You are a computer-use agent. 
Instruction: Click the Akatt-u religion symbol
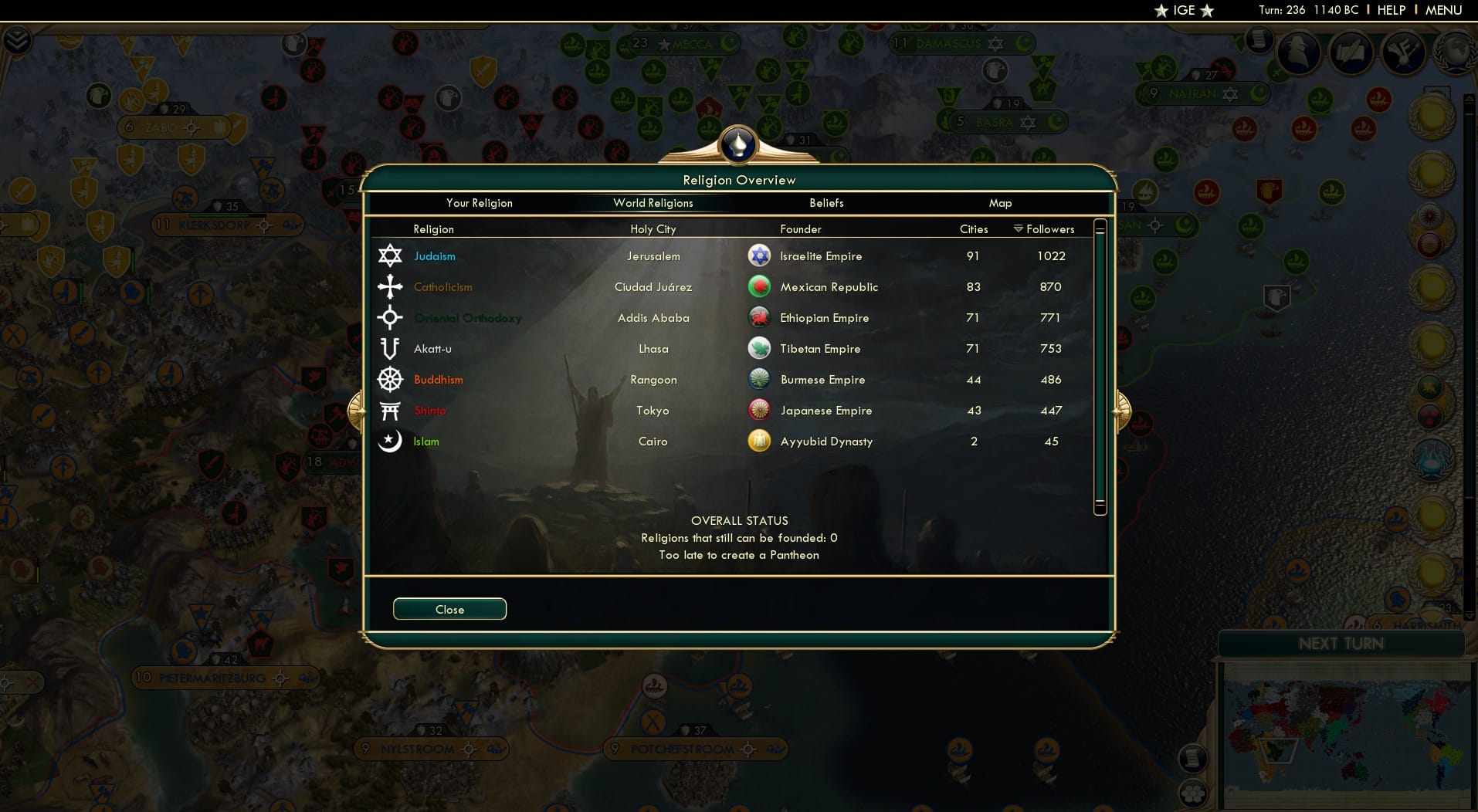[x=391, y=348]
